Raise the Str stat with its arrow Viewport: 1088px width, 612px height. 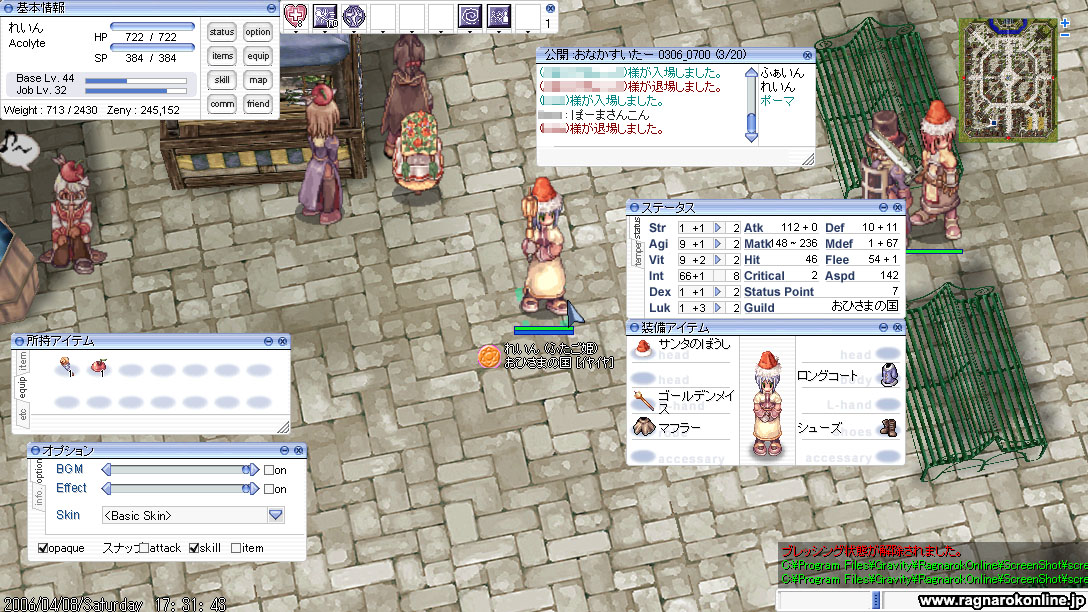tap(717, 228)
